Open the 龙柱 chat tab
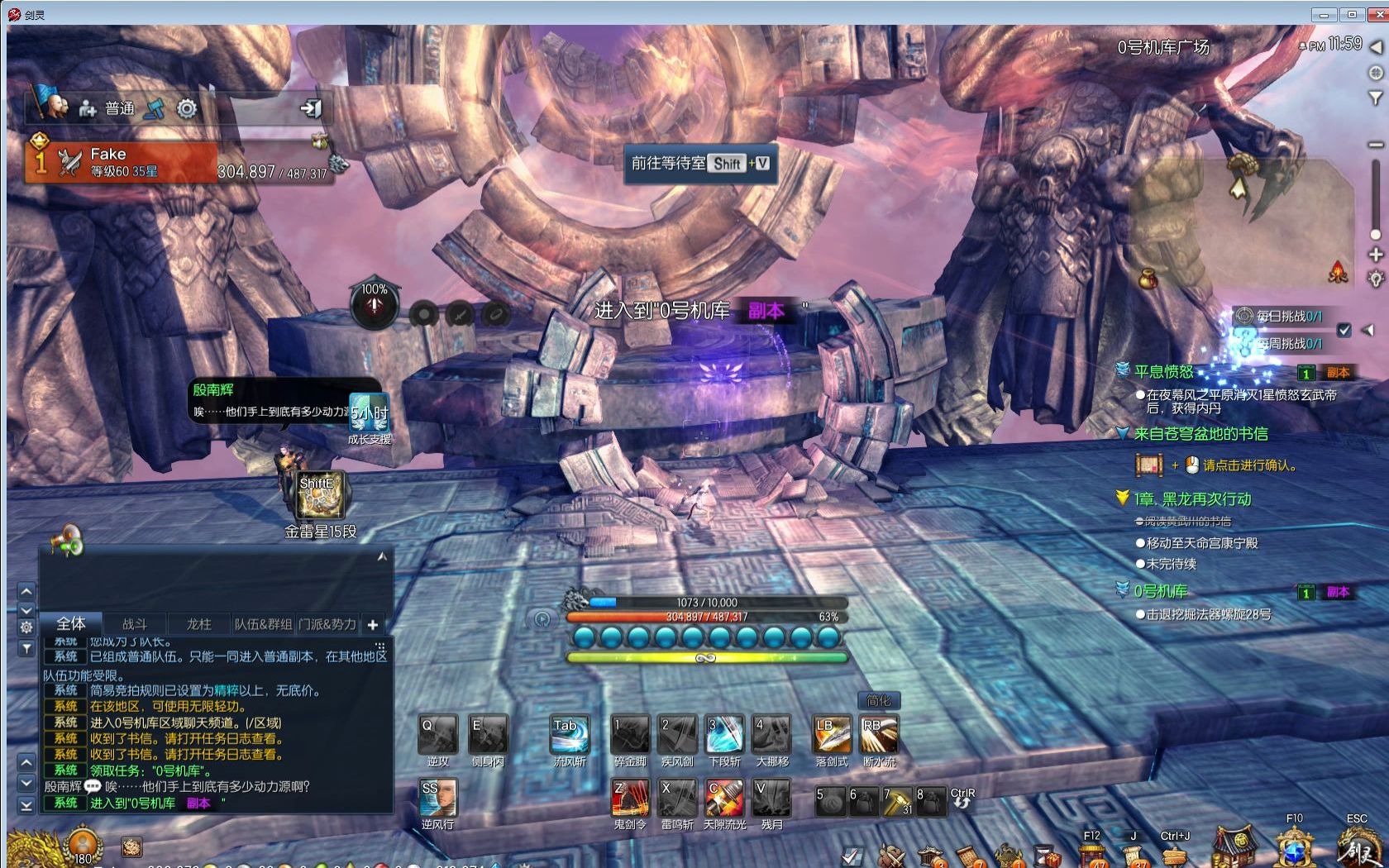 (198, 624)
